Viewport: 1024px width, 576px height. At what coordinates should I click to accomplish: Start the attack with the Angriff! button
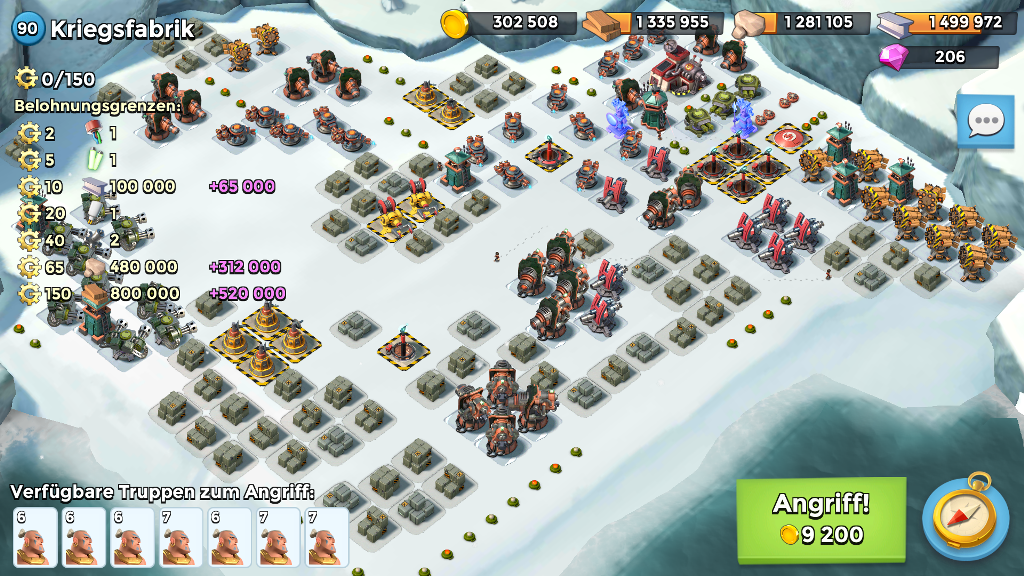click(x=821, y=518)
